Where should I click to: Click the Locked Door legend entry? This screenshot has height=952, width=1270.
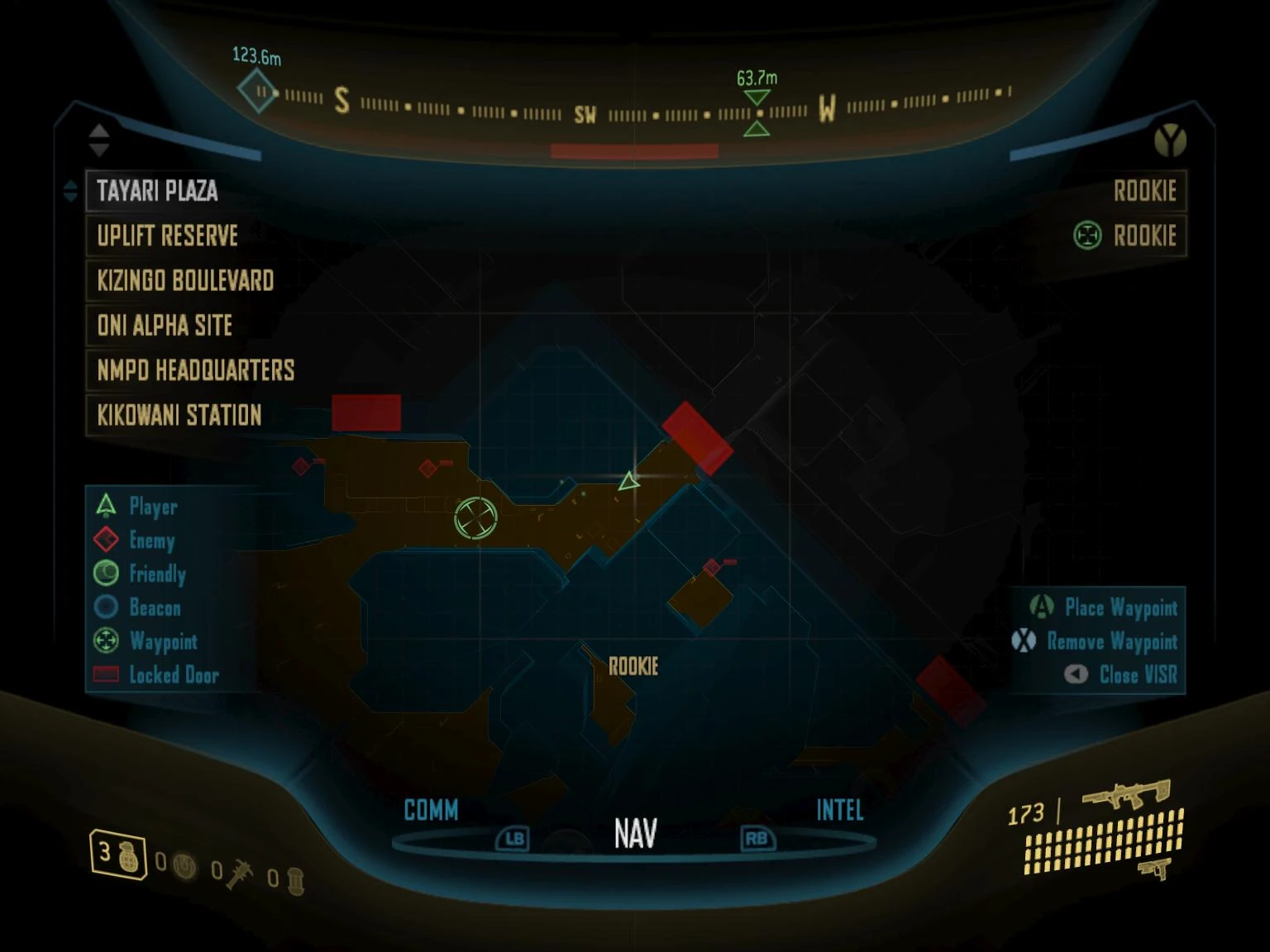157,674
